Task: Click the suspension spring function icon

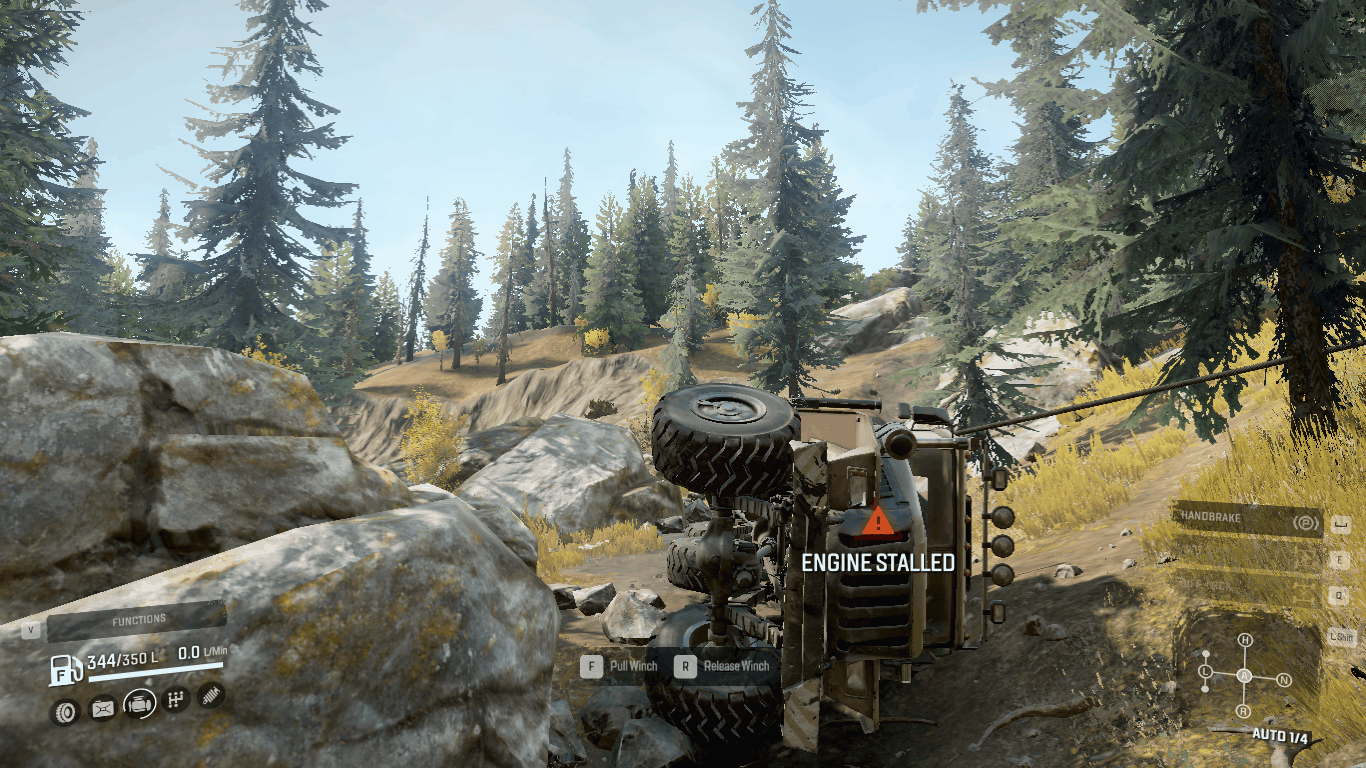Action: click(210, 696)
